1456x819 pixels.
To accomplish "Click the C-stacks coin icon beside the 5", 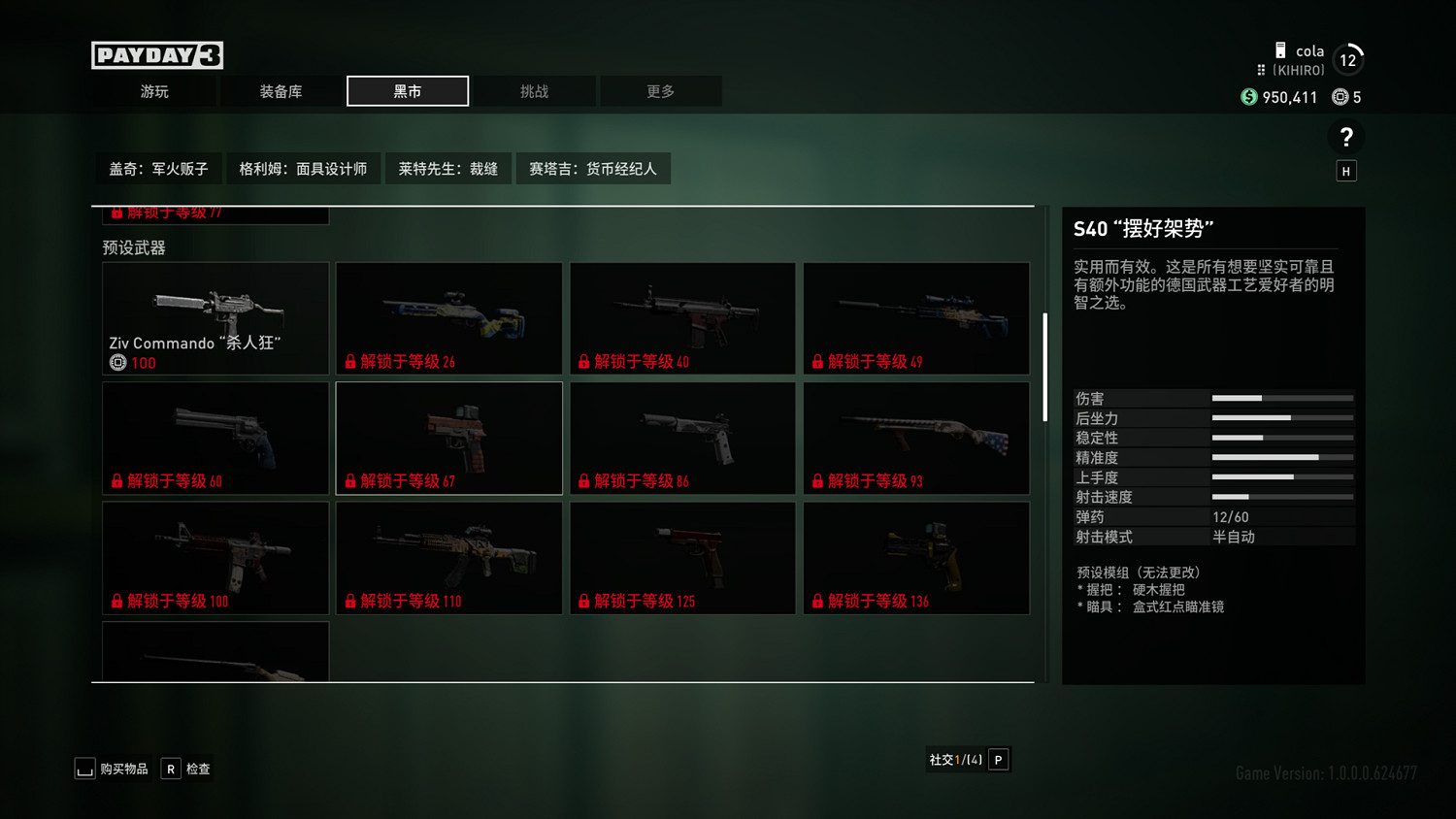I will tap(1340, 97).
